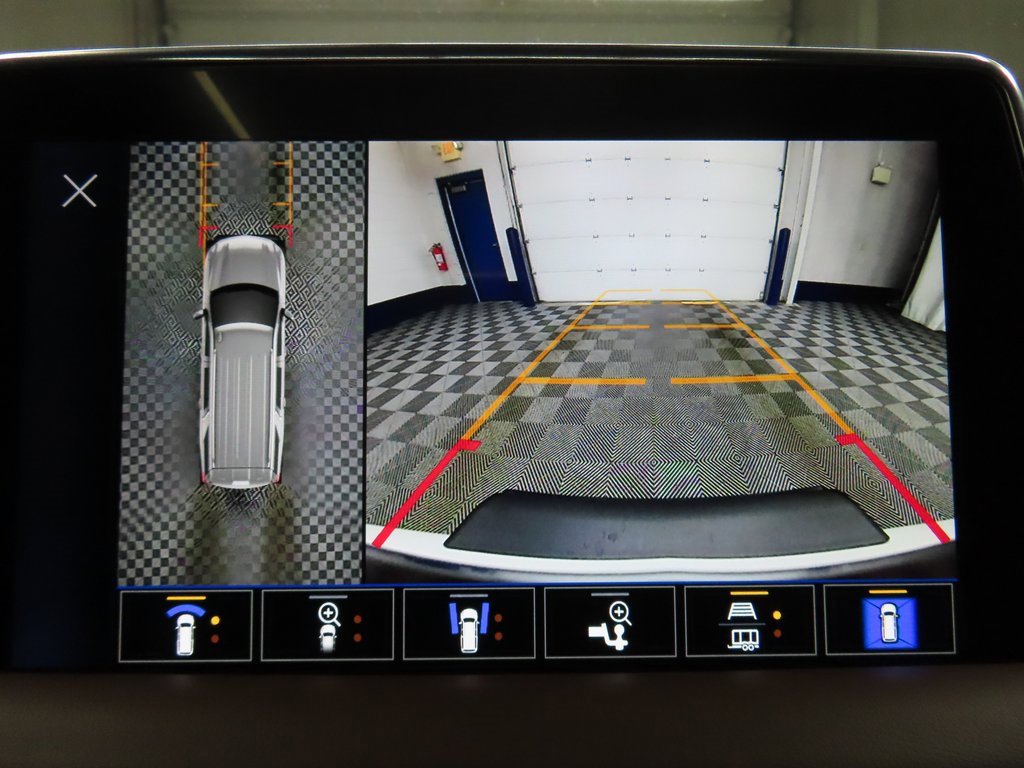Choose the magnified rear zoom camera view
This screenshot has width=1024, height=768.
(x=327, y=624)
